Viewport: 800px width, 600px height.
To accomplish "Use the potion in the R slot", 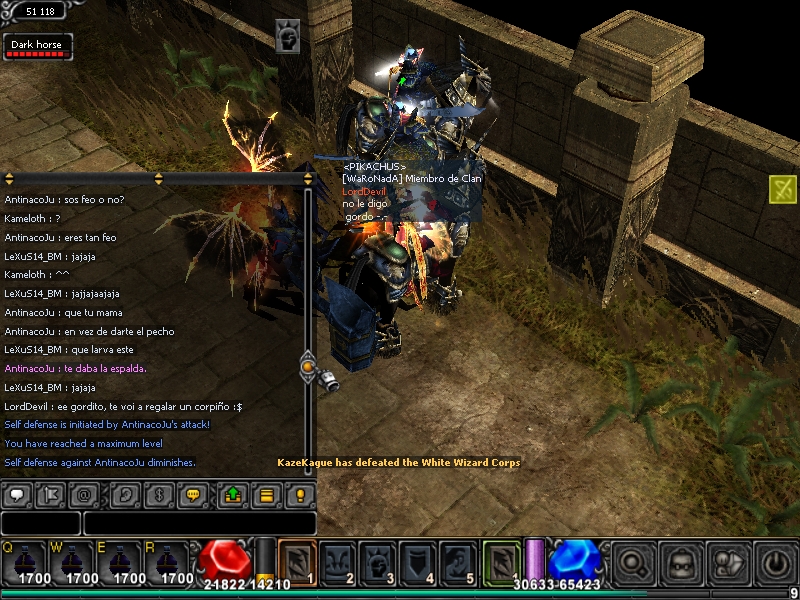I will click(166, 563).
